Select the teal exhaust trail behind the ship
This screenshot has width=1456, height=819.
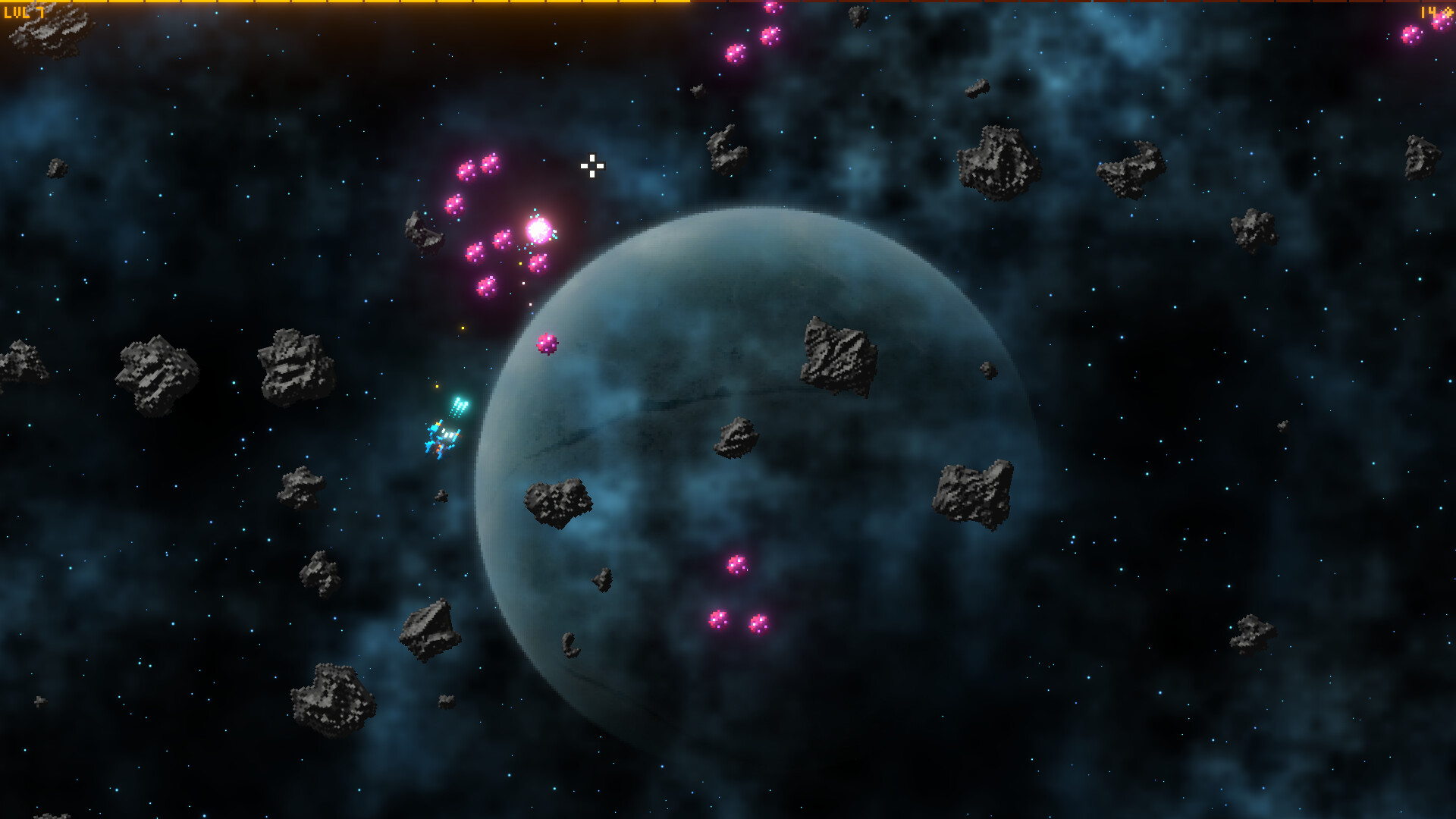point(460,406)
